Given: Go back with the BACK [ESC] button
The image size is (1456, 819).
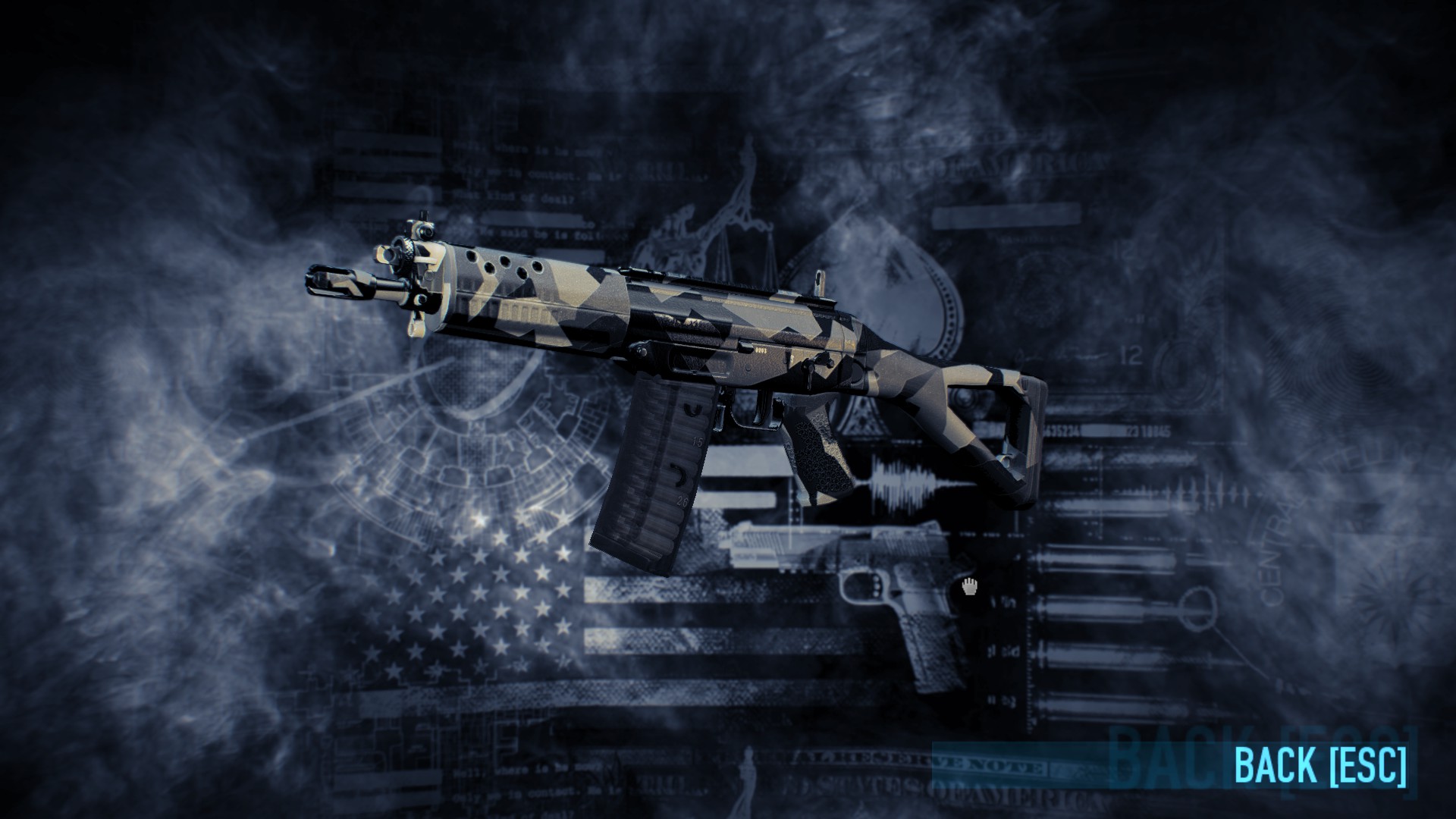Looking at the screenshot, I should pyautogui.click(x=1319, y=764).
